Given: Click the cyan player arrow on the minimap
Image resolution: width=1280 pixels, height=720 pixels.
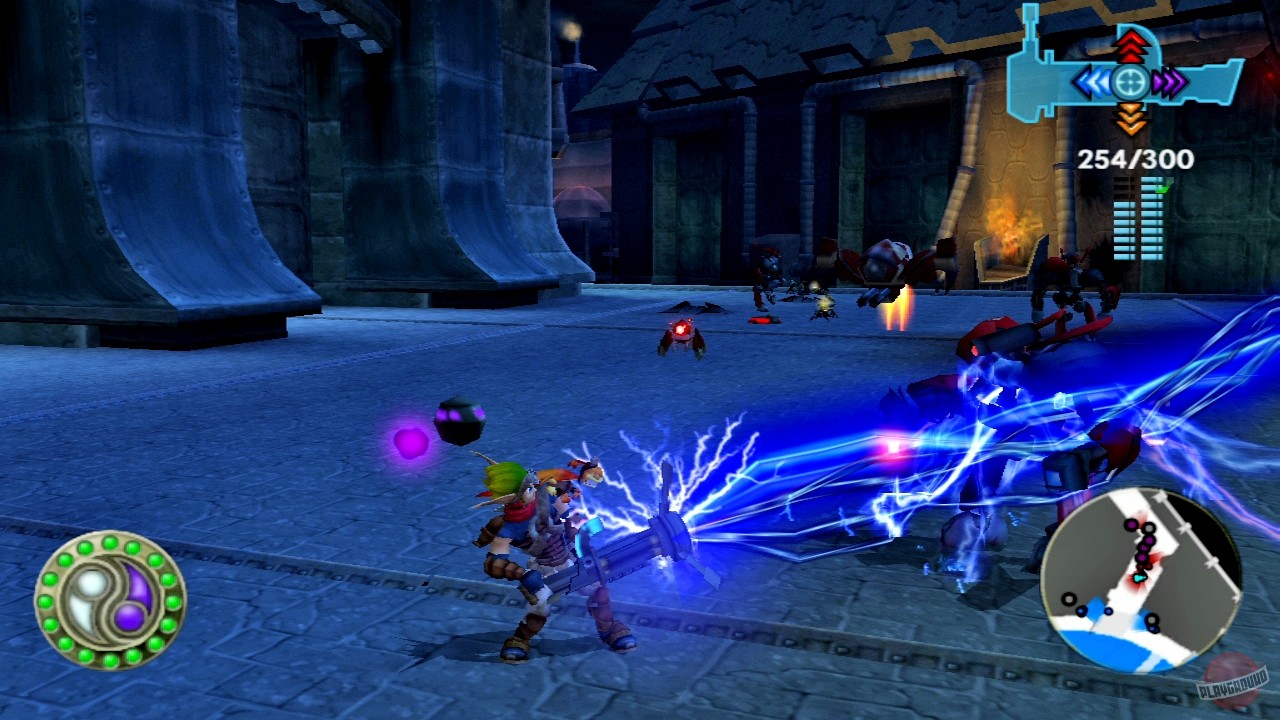Looking at the screenshot, I should [x=1138, y=578].
